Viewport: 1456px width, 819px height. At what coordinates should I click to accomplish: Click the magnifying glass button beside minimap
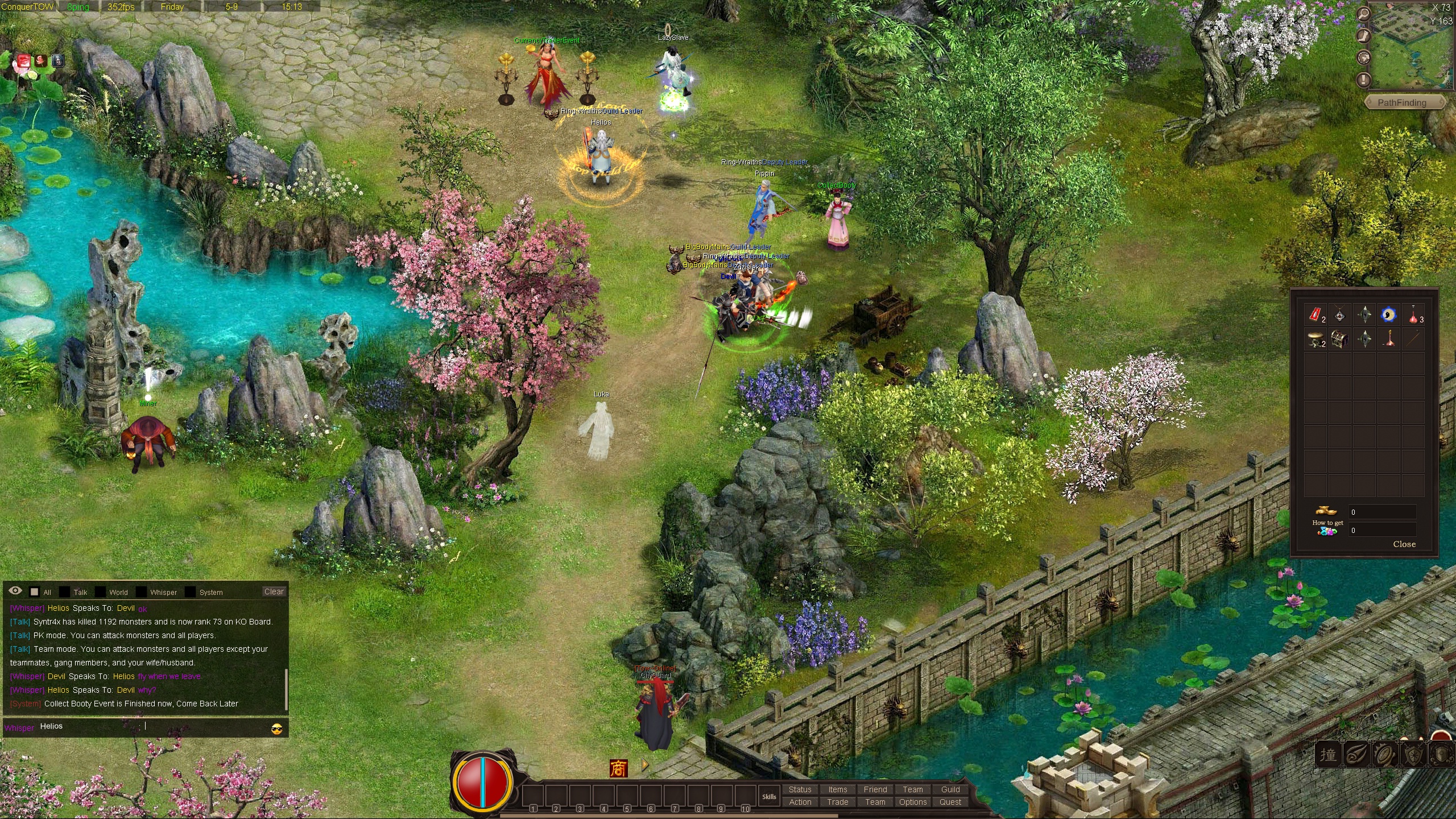[x=1363, y=14]
